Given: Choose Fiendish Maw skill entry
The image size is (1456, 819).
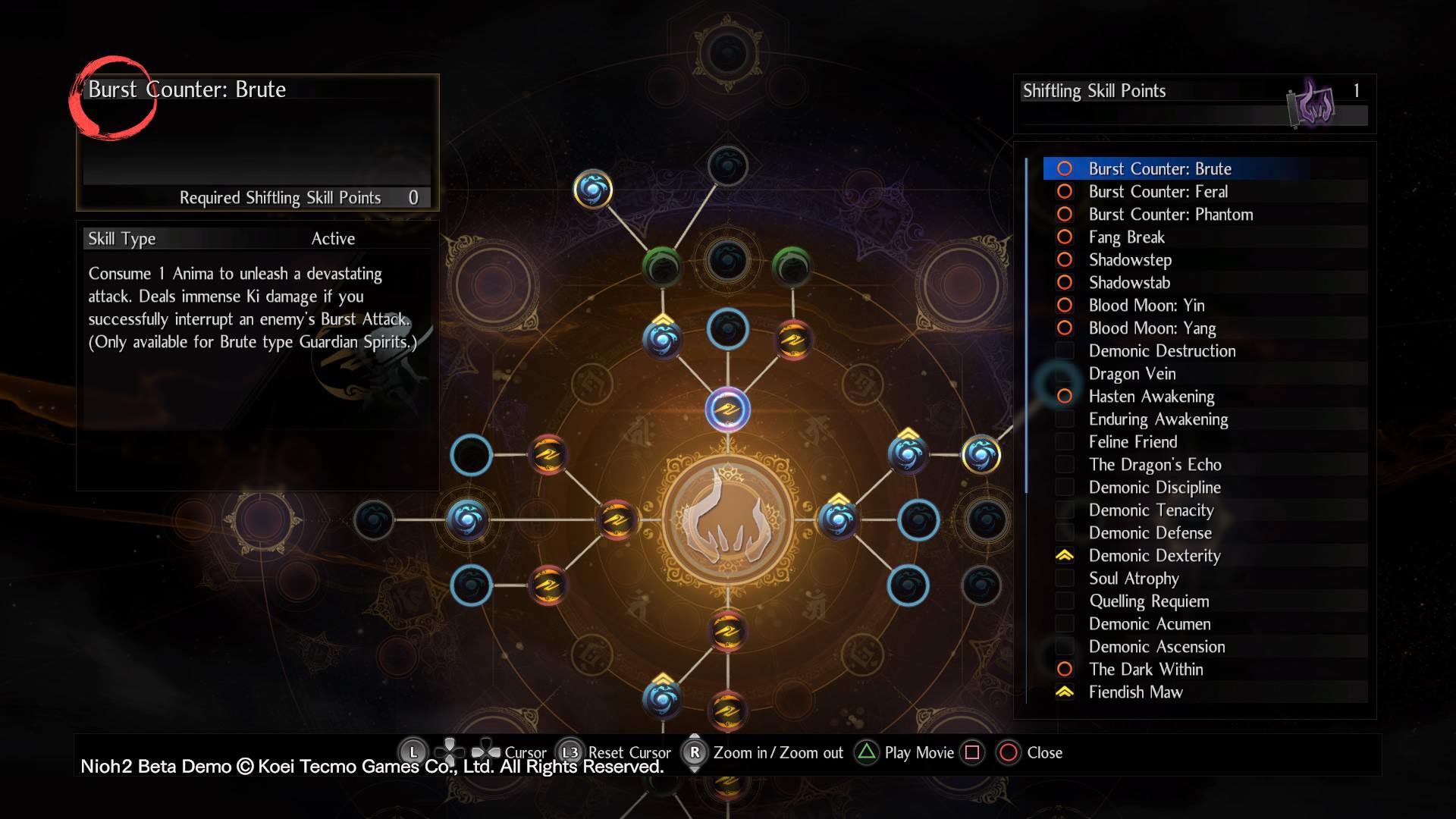Looking at the screenshot, I should 1135,692.
